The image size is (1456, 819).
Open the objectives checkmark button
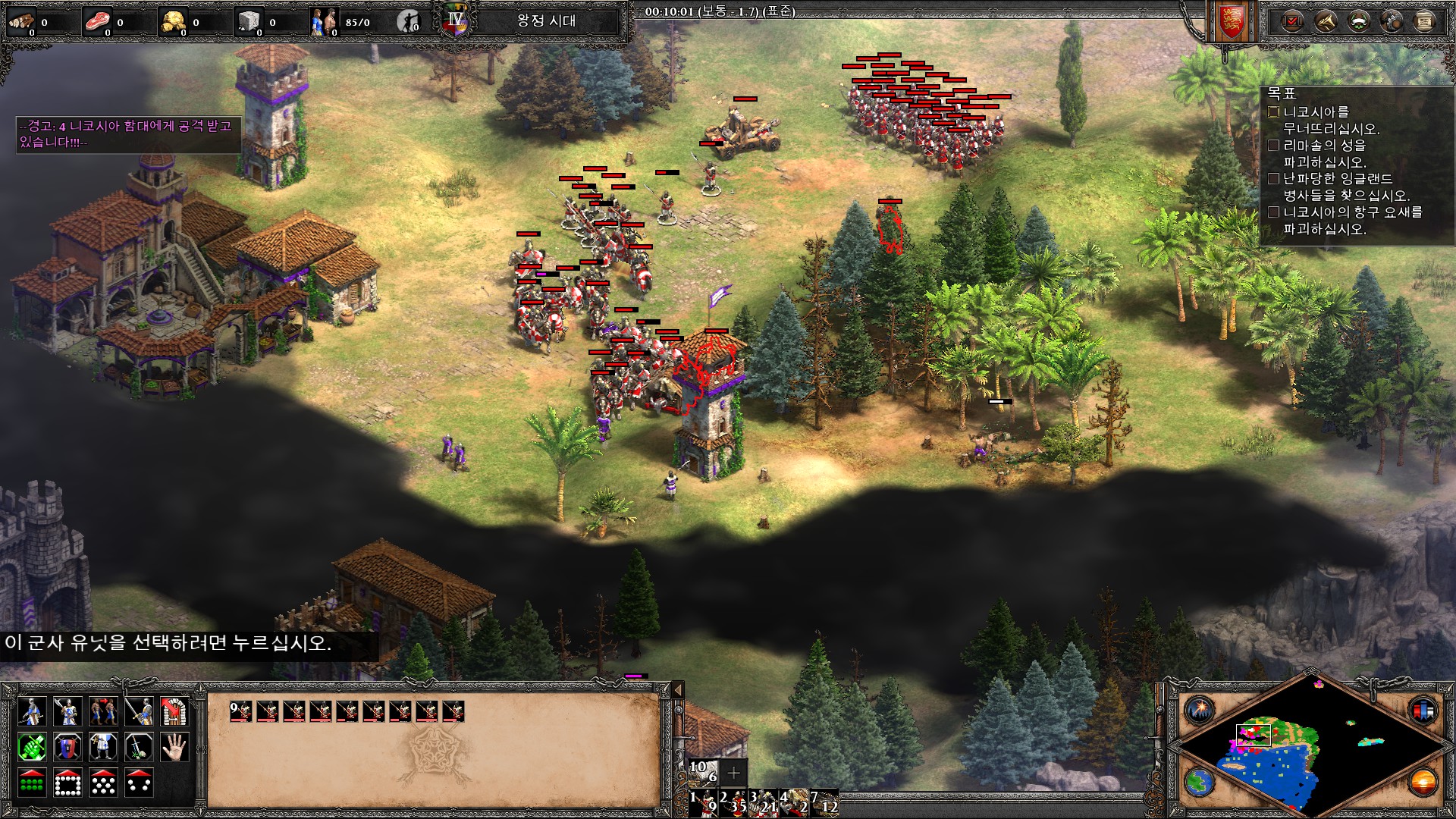pos(1291,21)
